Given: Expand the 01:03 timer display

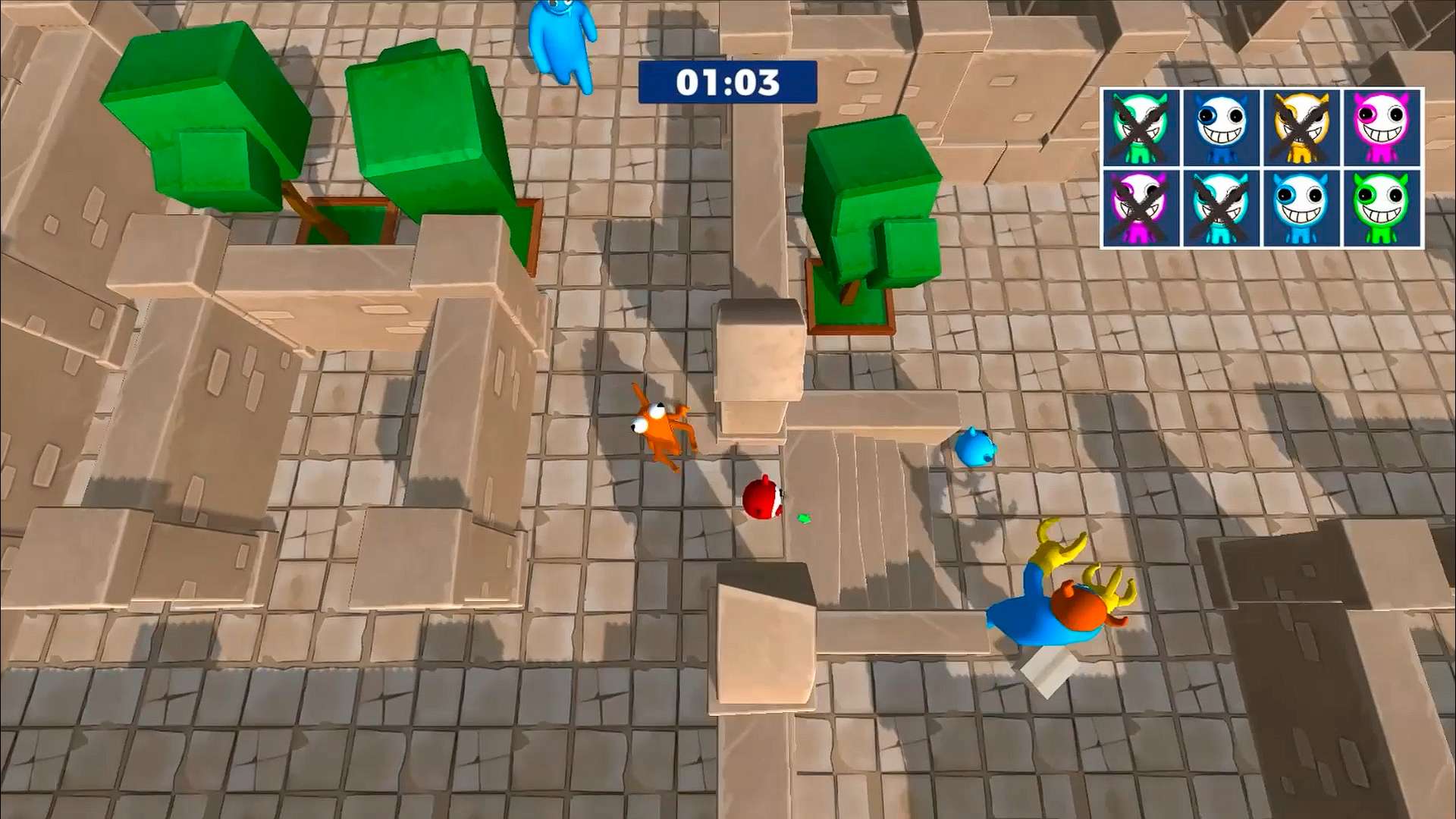Looking at the screenshot, I should (726, 83).
